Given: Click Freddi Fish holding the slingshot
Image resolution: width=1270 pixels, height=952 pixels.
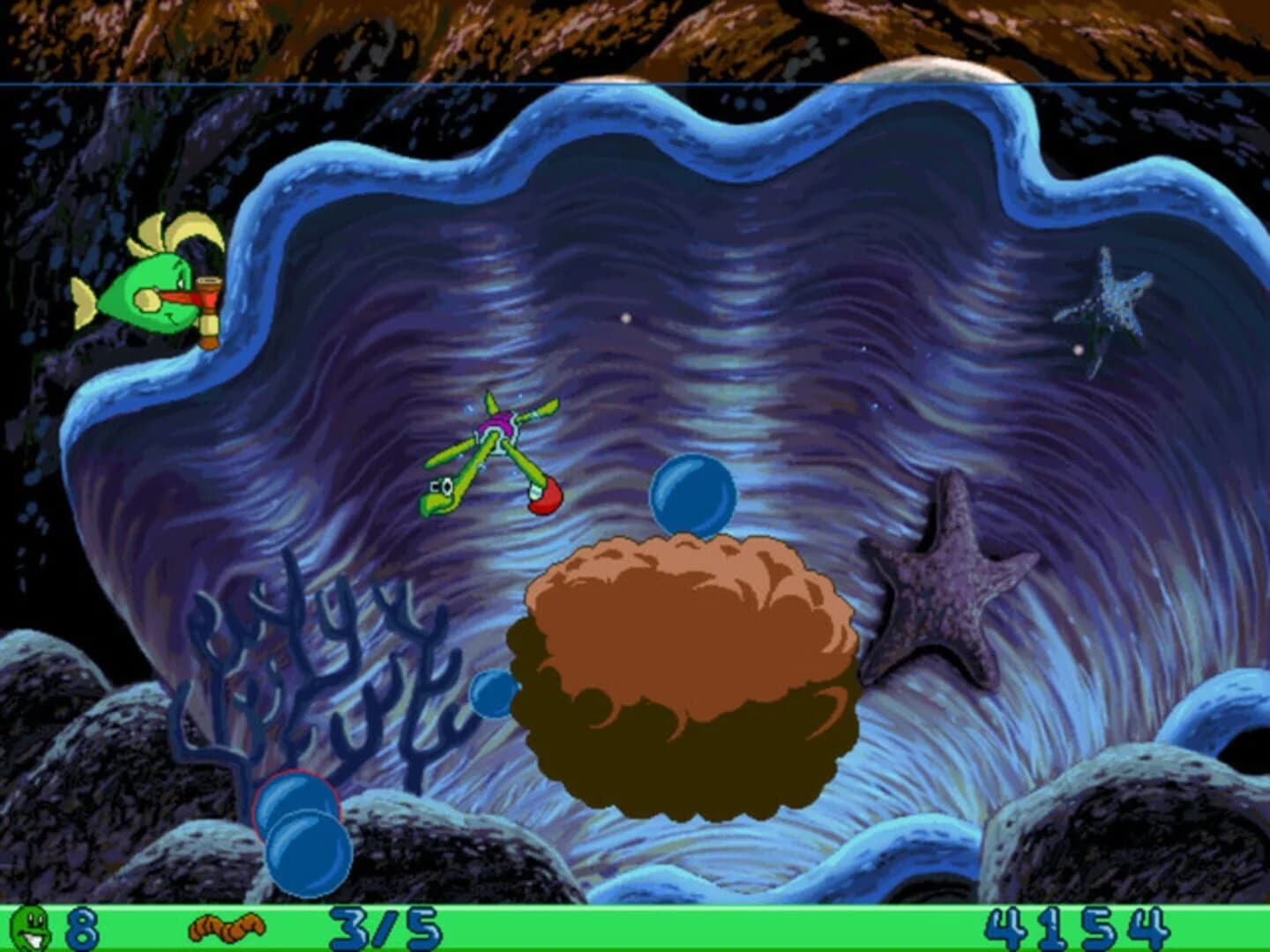Looking at the screenshot, I should coord(150,291).
